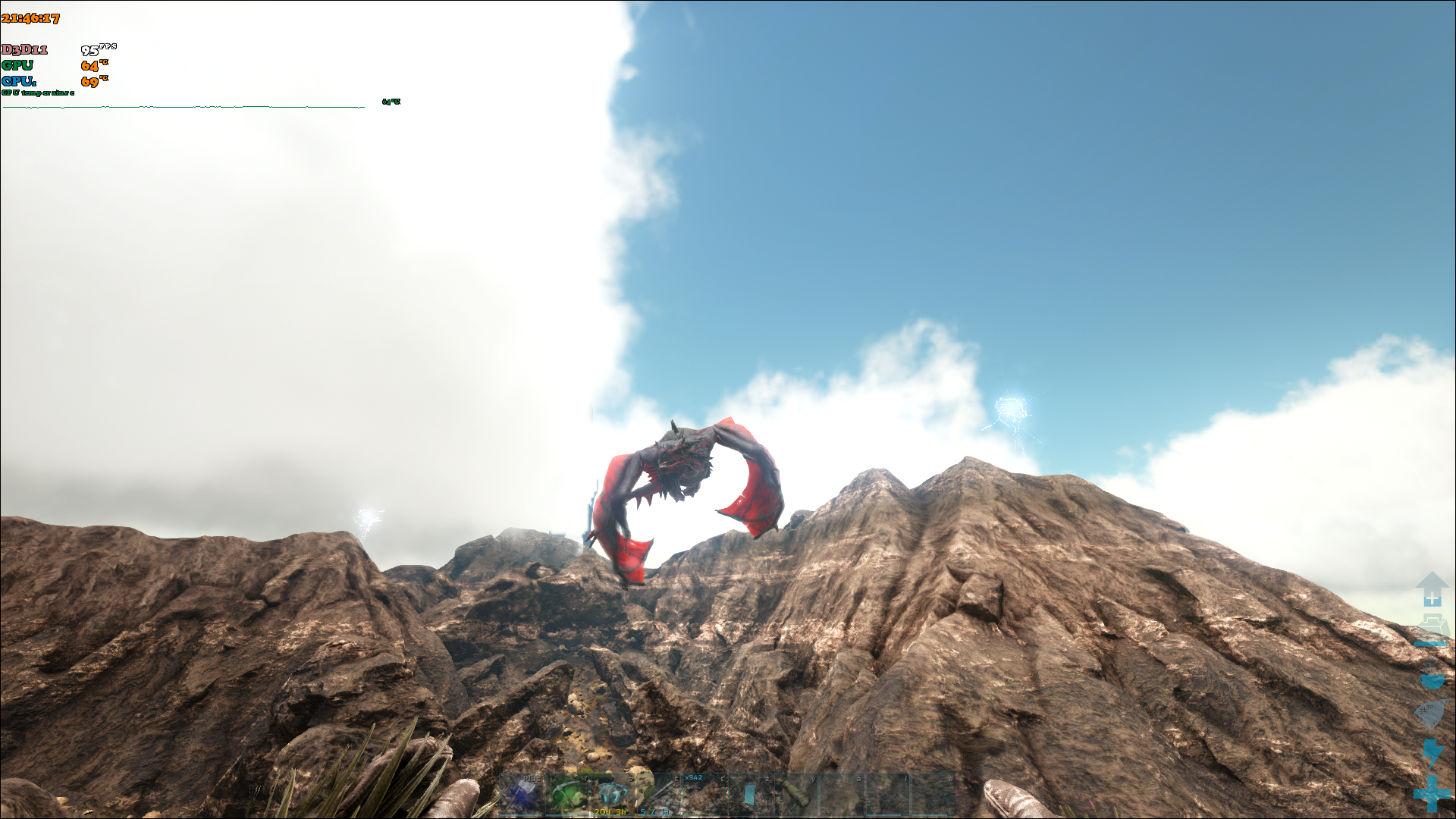Select the hotbar slot with x342 stack
The image size is (1456, 819).
point(704,794)
